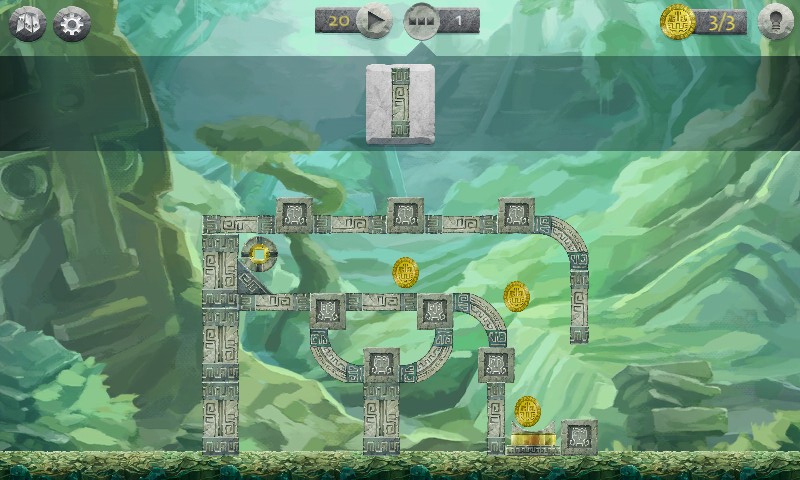Screen dimensions: 800x480
Task: Select the straight stone pipe tile
Action: 400,103
